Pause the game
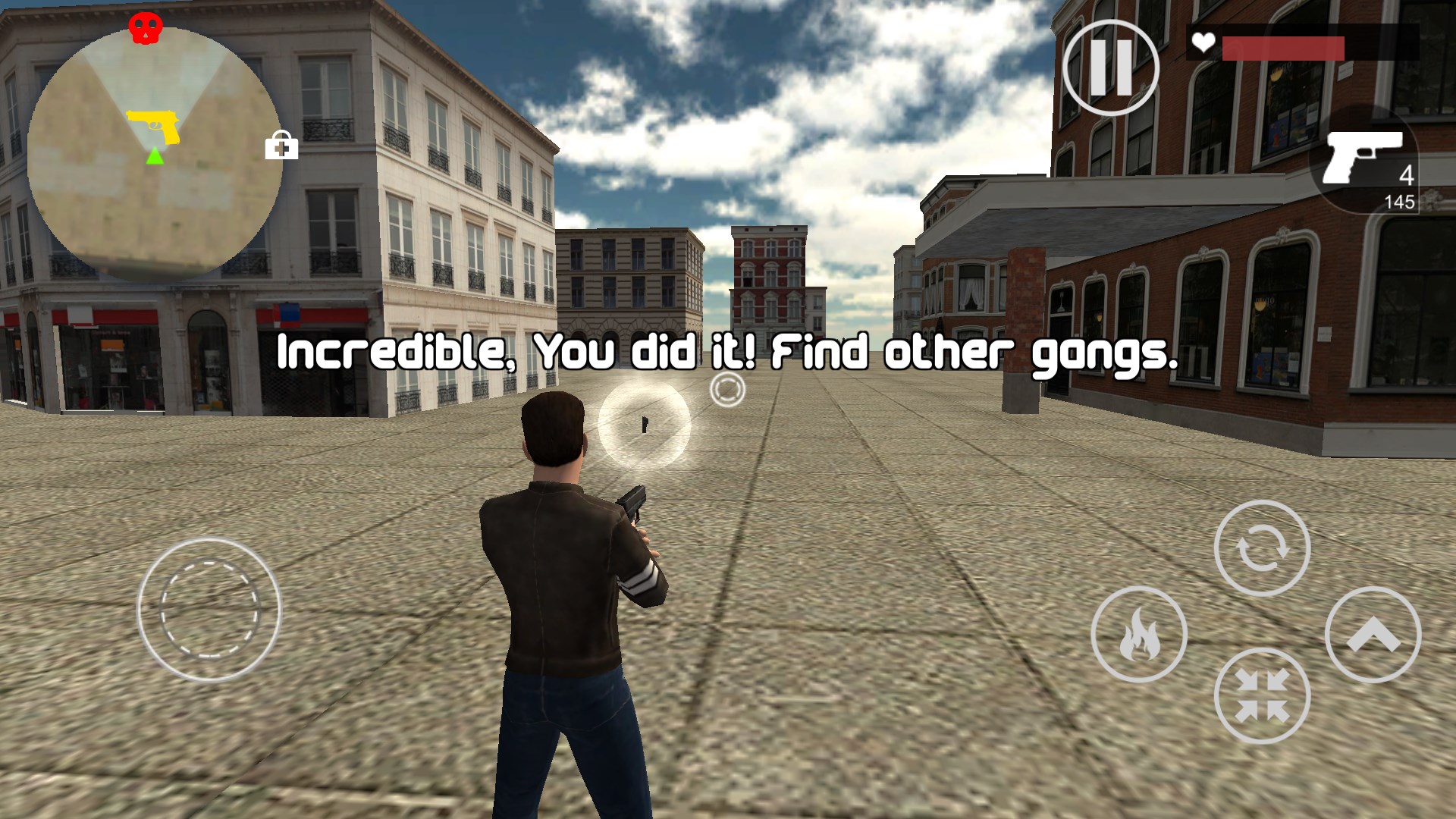The image size is (1456, 819). (x=1110, y=68)
